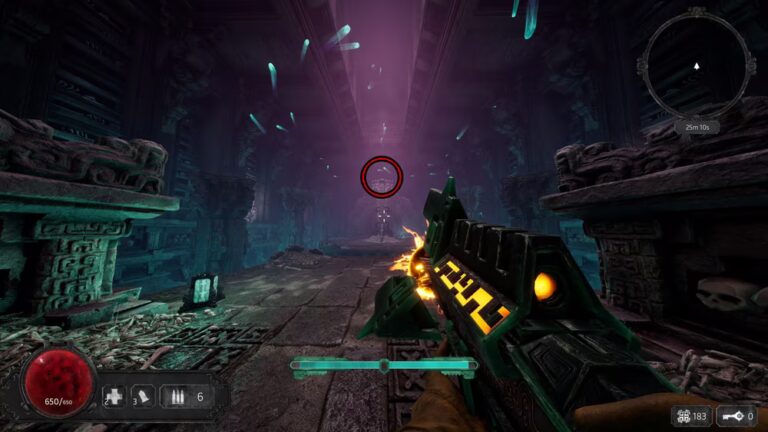Click the bullets ammo icon
The image size is (768, 432).
177,397
